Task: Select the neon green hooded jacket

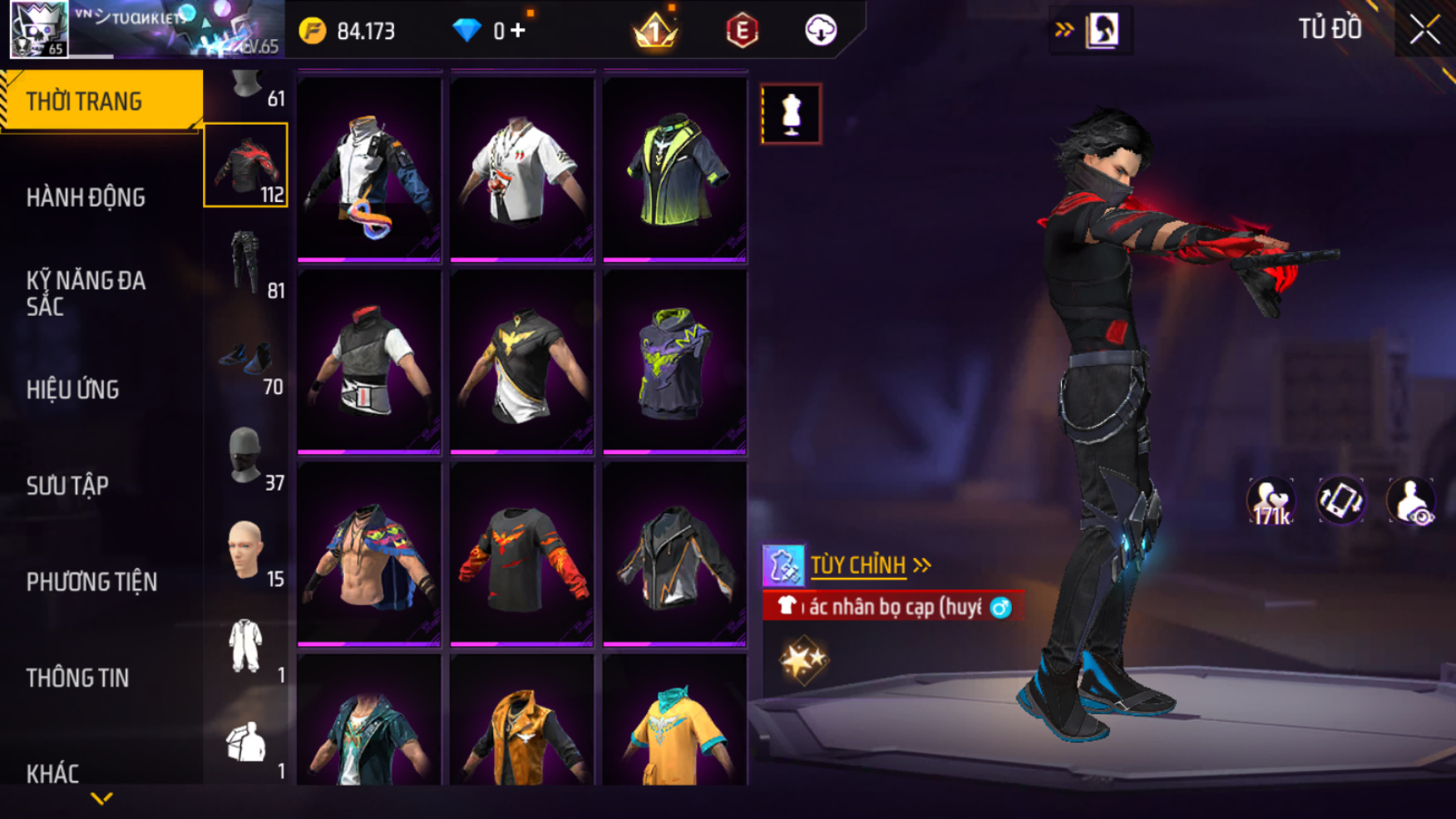Action: (x=674, y=170)
